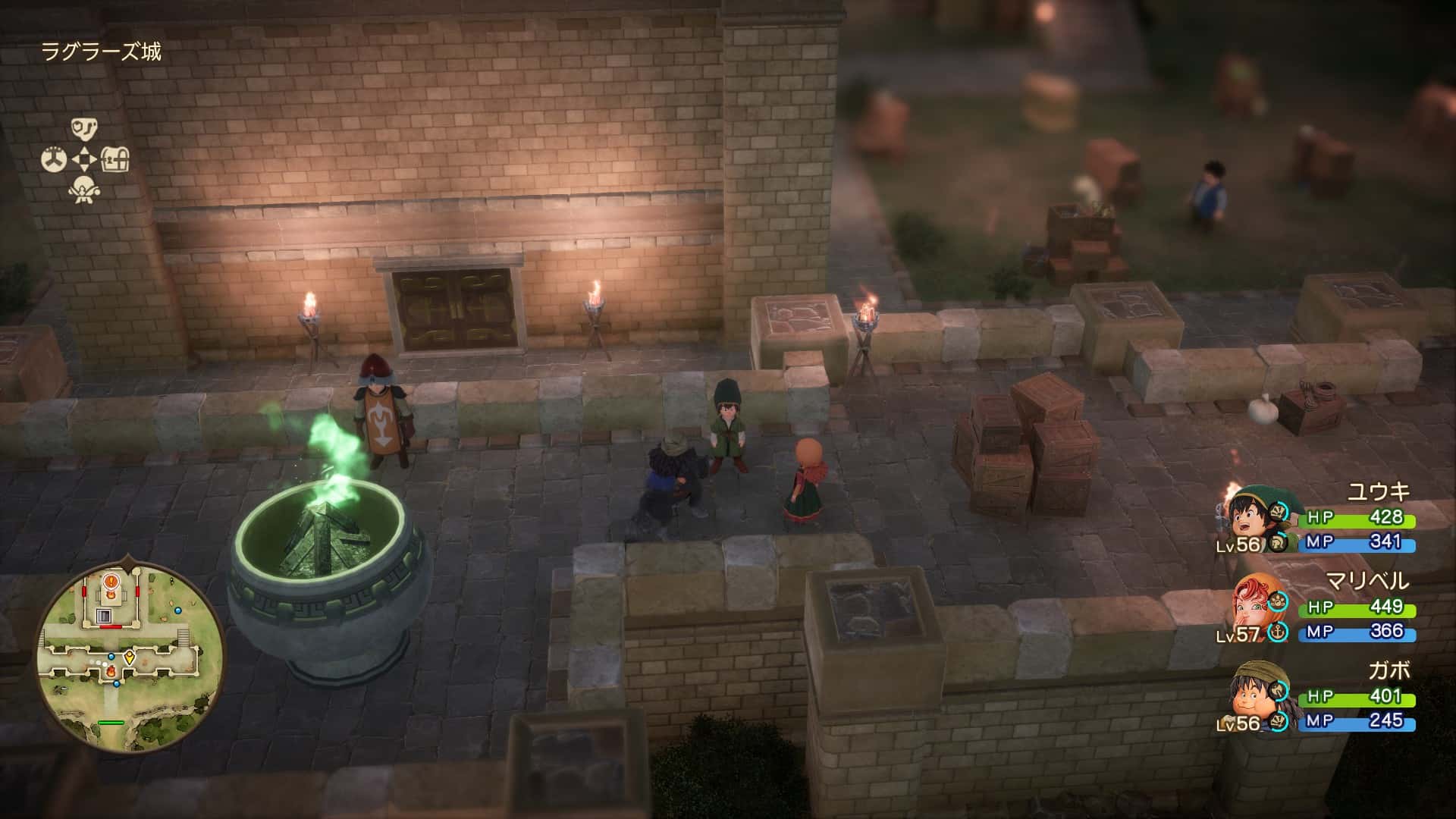Image resolution: width=1456 pixels, height=819 pixels.
Task: Click the orange exclamation marker on minimap
Action: pyautogui.click(x=111, y=582)
